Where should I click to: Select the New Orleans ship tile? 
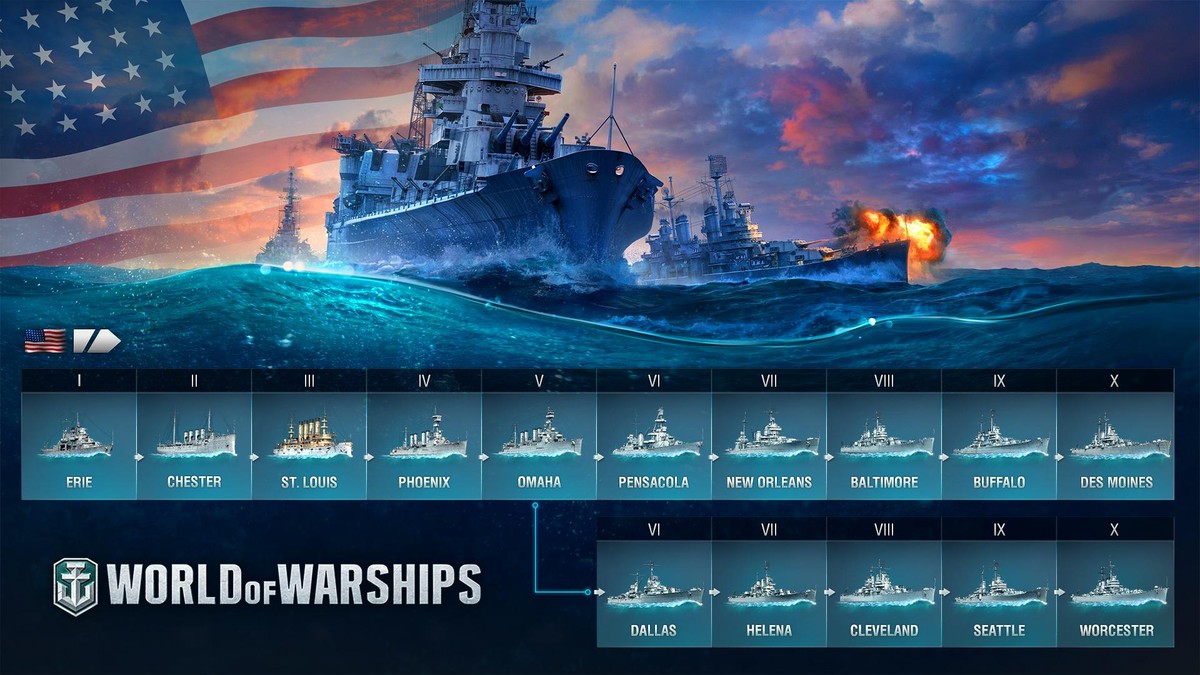pyautogui.click(x=769, y=445)
